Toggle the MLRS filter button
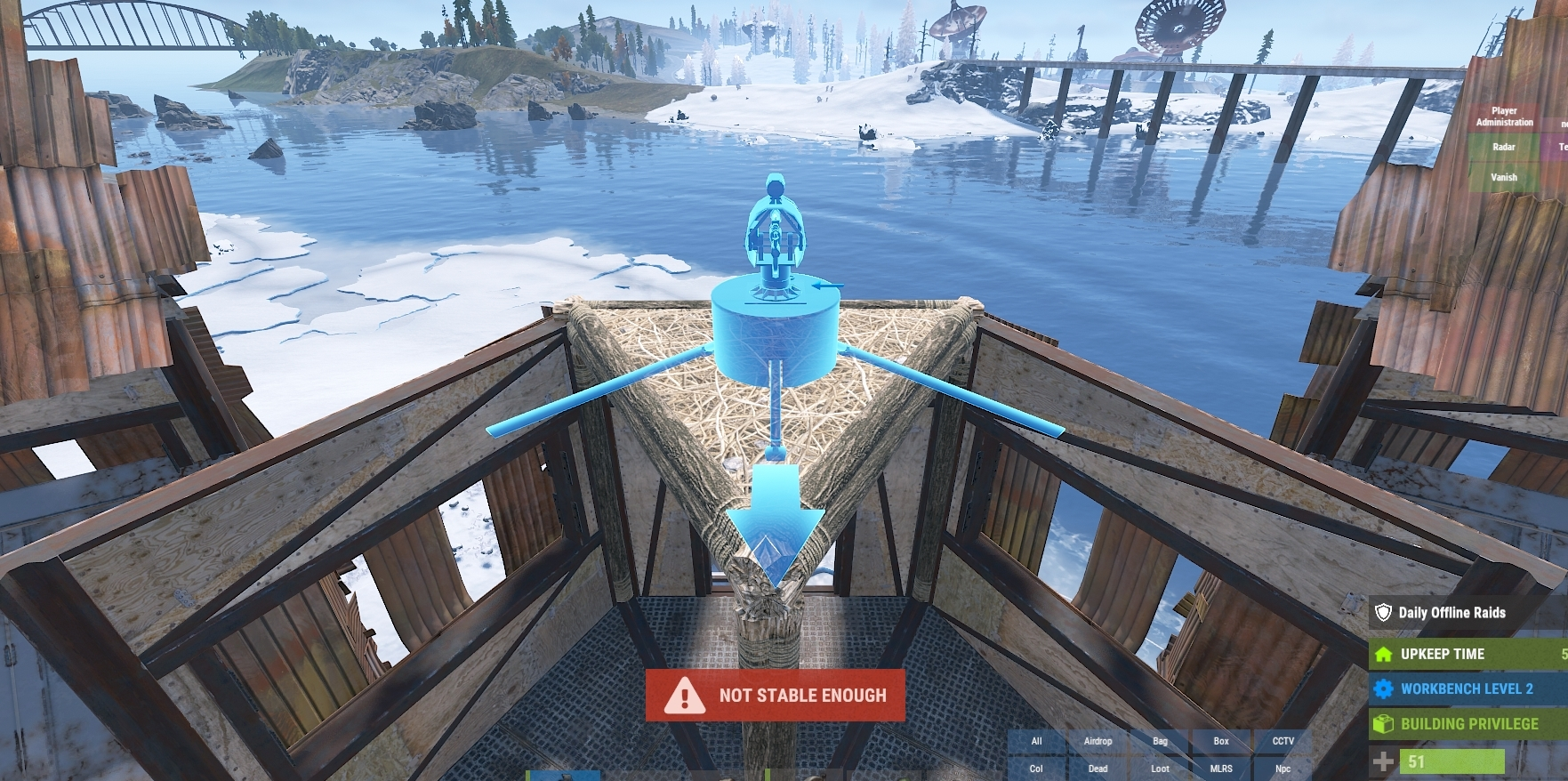 coord(1221,769)
